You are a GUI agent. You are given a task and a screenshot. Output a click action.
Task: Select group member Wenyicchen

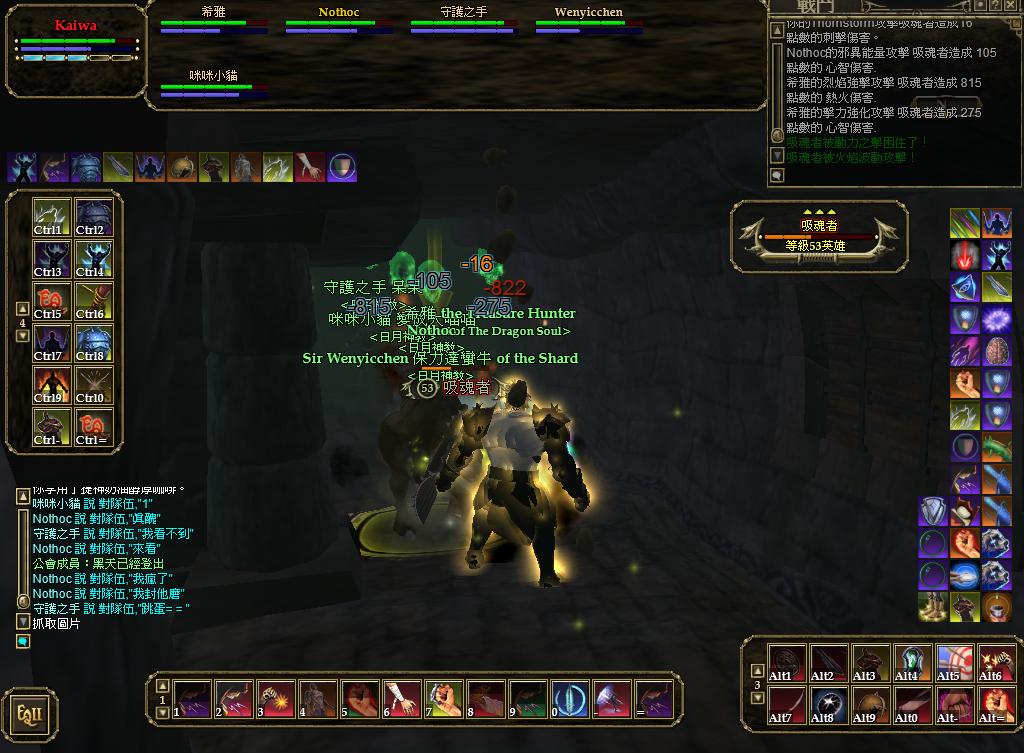click(x=588, y=19)
